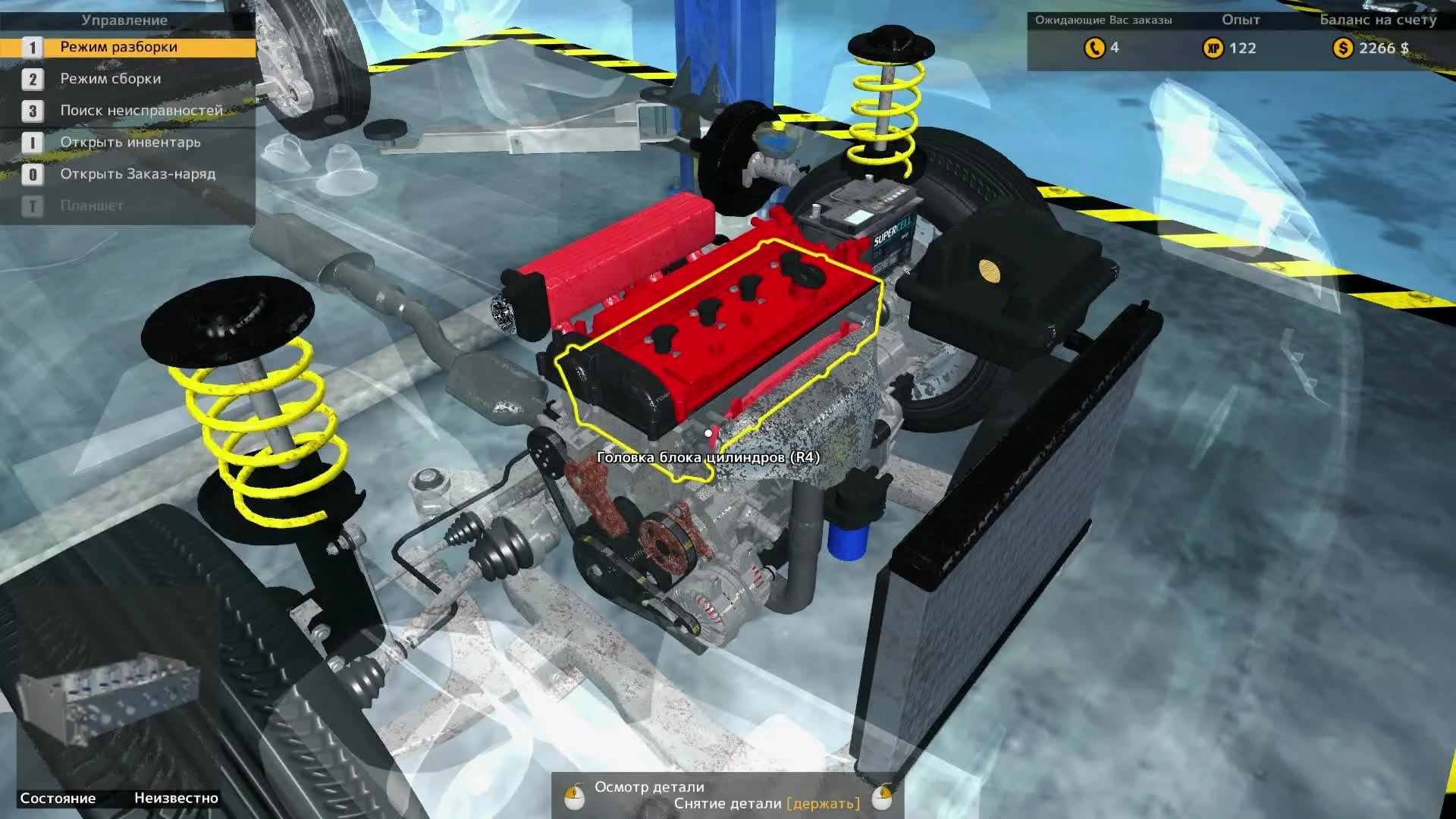
Task: Click the XP badge in the top bar
Action: (1214, 49)
